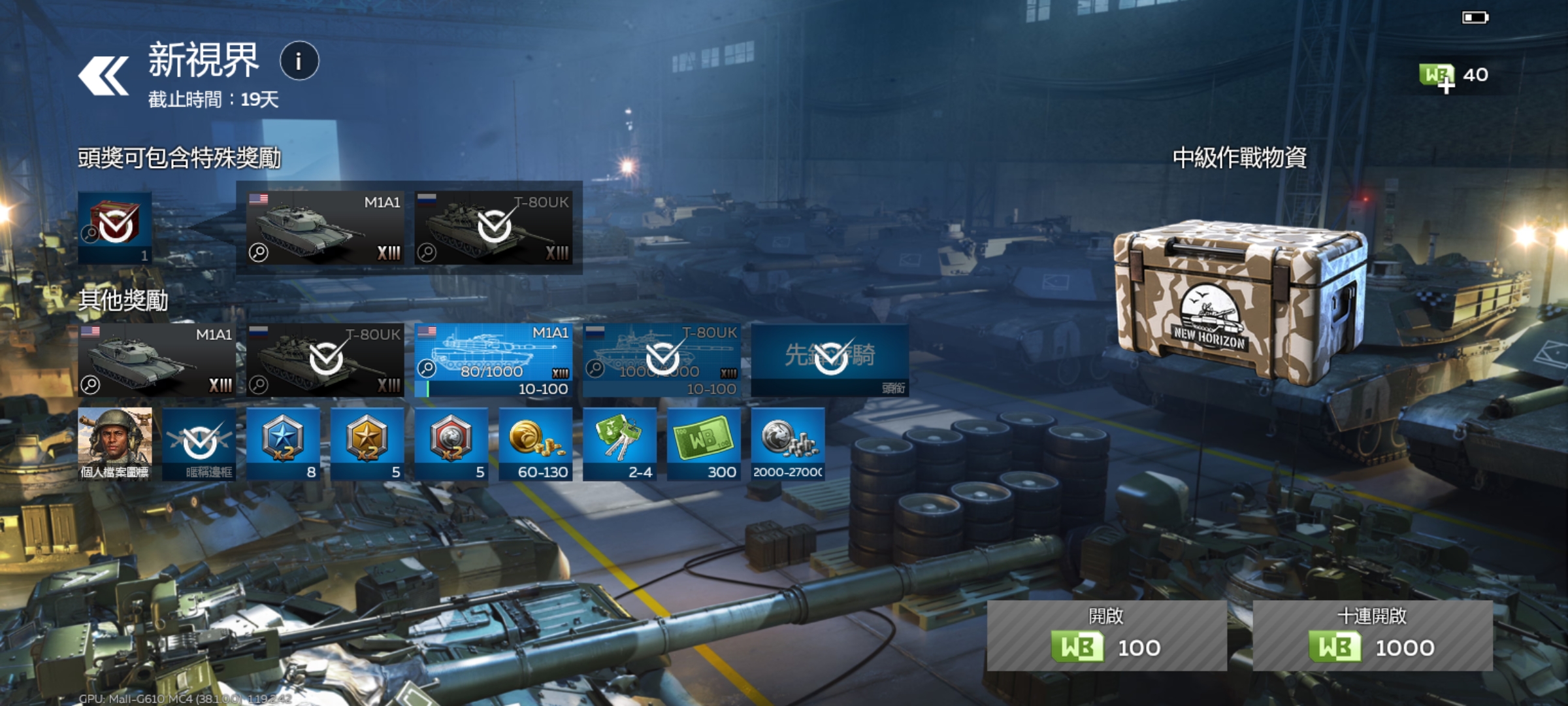1568x706 pixels.
Task: Select the gold coins reward tile
Action: [535, 444]
